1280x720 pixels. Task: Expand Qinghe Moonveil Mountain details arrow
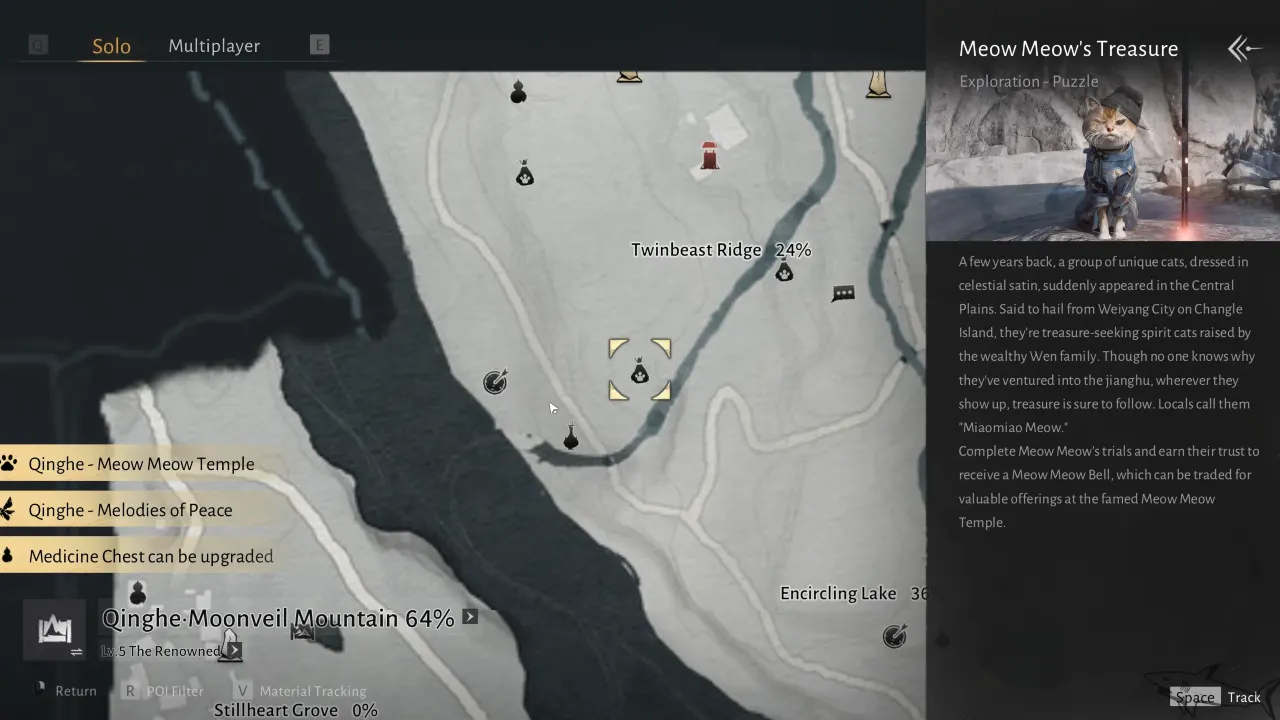469,616
